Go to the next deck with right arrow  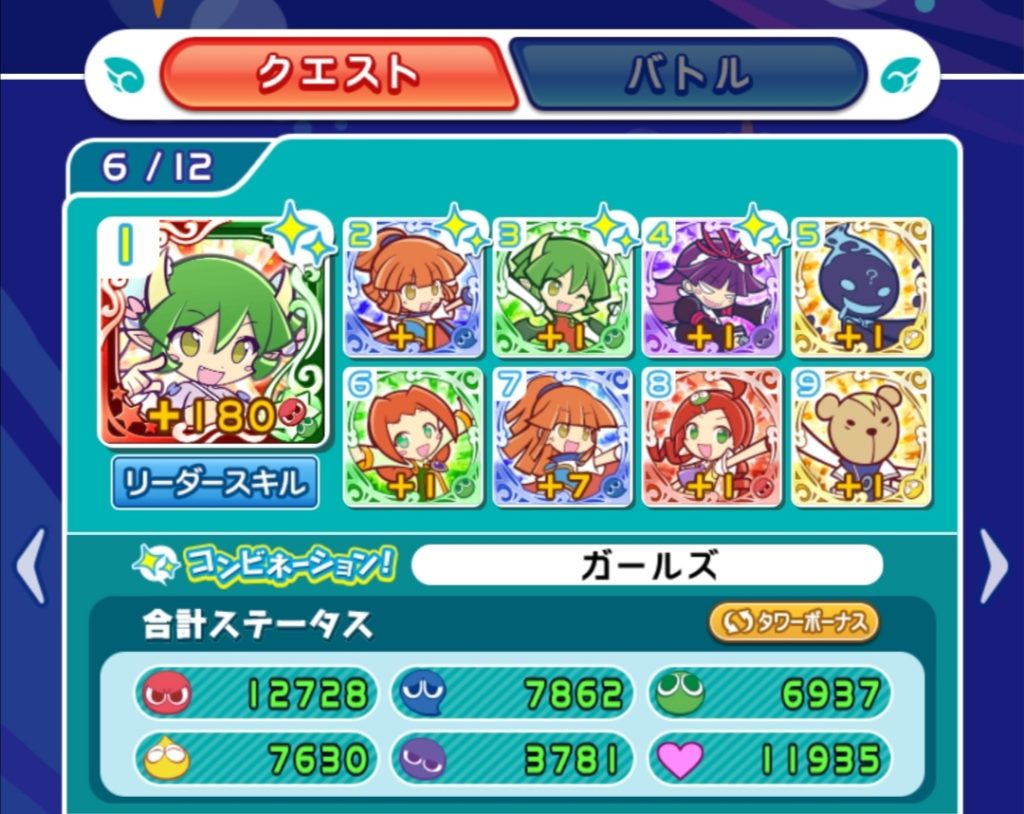993,566
